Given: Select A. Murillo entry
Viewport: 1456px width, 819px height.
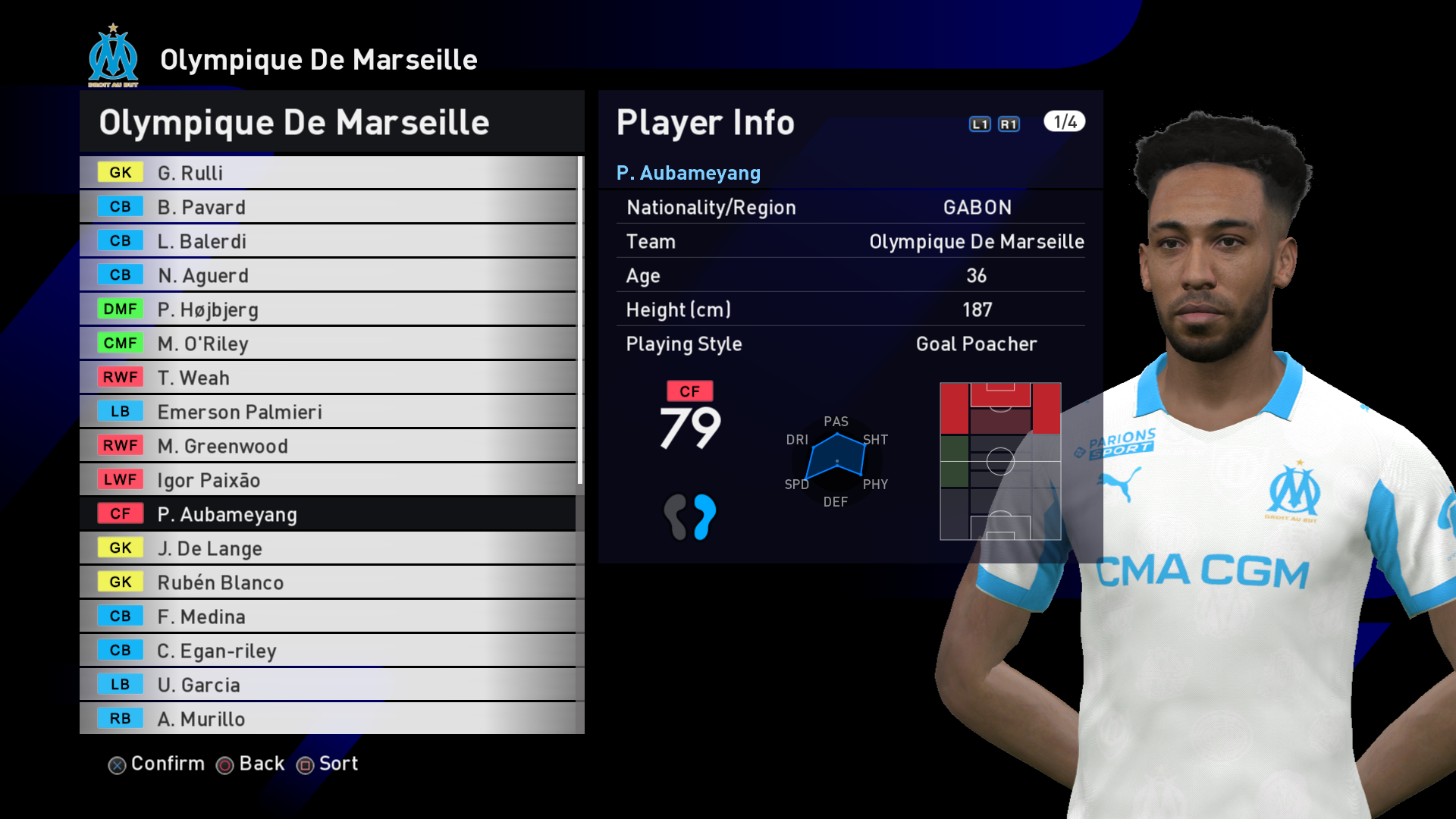Looking at the screenshot, I should [328, 719].
